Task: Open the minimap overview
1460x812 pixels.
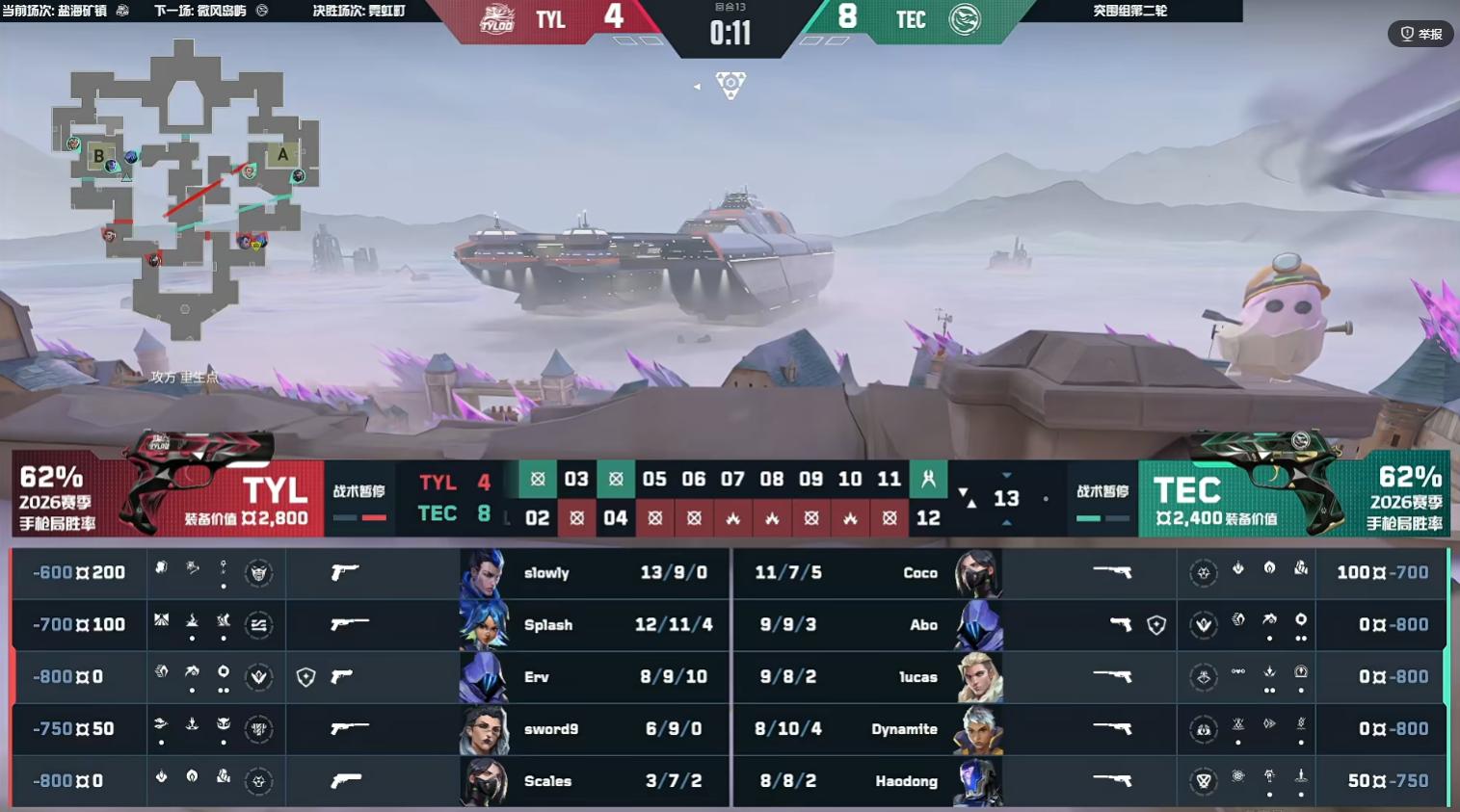Action: pos(185,188)
